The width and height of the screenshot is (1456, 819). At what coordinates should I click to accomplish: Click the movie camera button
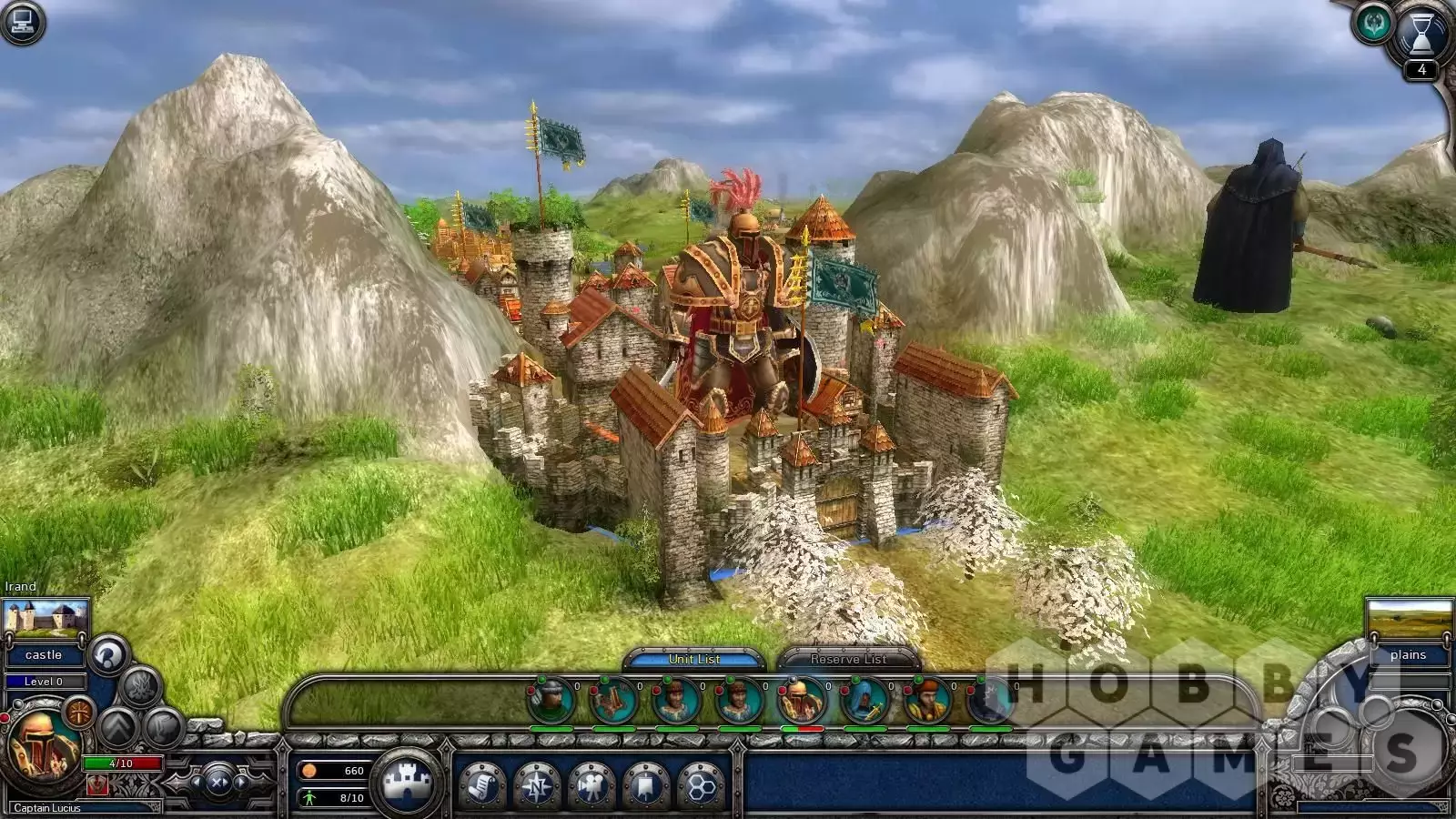591,784
